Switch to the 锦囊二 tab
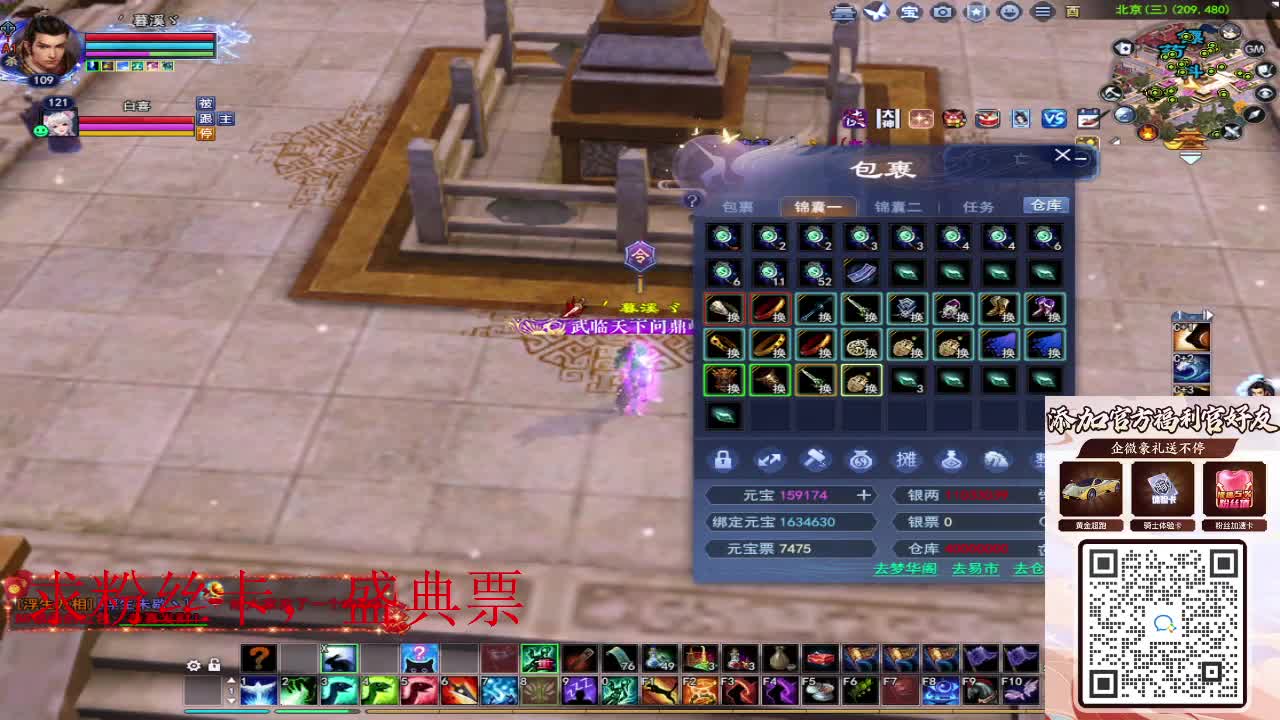Image resolution: width=1280 pixels, height=720 pixels. tap(898, 205)
